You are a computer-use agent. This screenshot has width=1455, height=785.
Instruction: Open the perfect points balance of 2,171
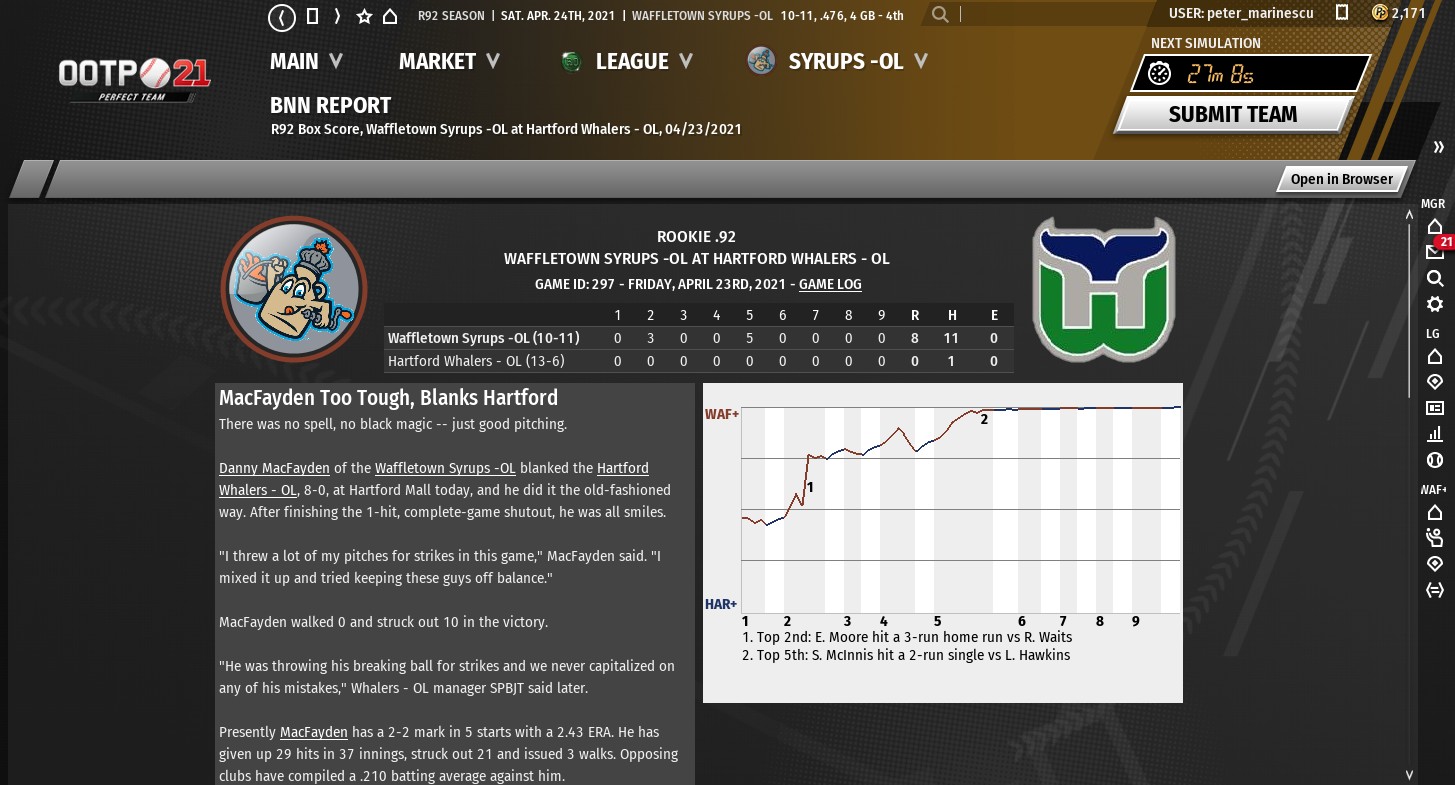[1398, 13]
